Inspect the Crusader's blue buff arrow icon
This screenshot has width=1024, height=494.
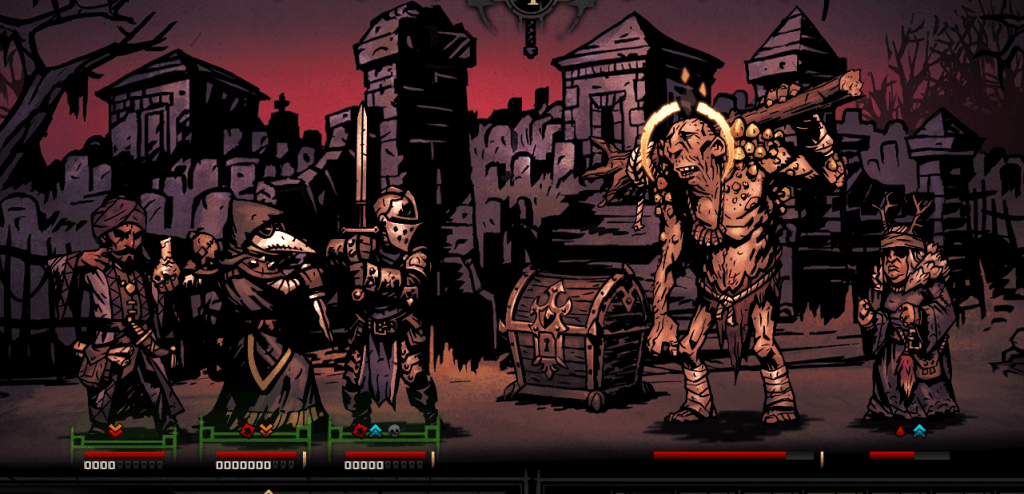[376, 430]
